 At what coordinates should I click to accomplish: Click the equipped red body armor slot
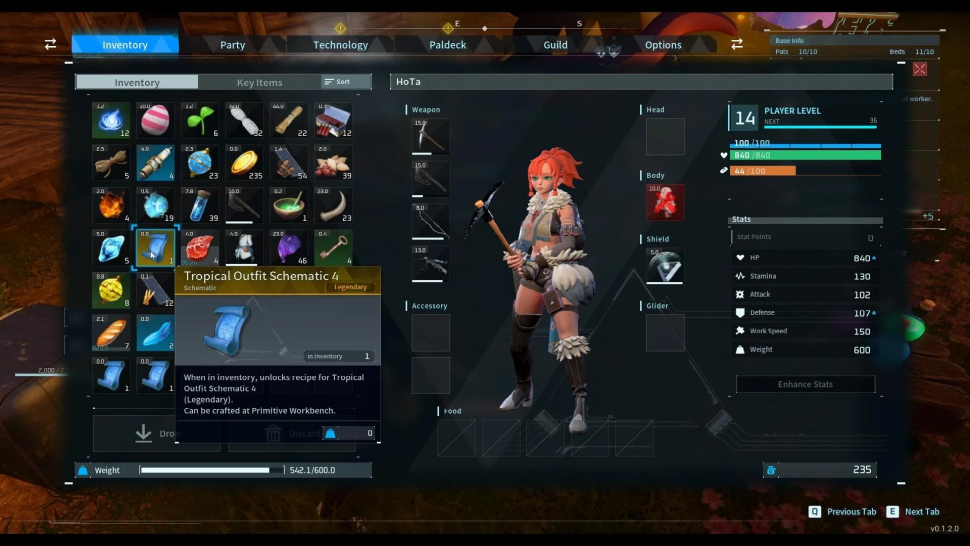tap(665, 202)
